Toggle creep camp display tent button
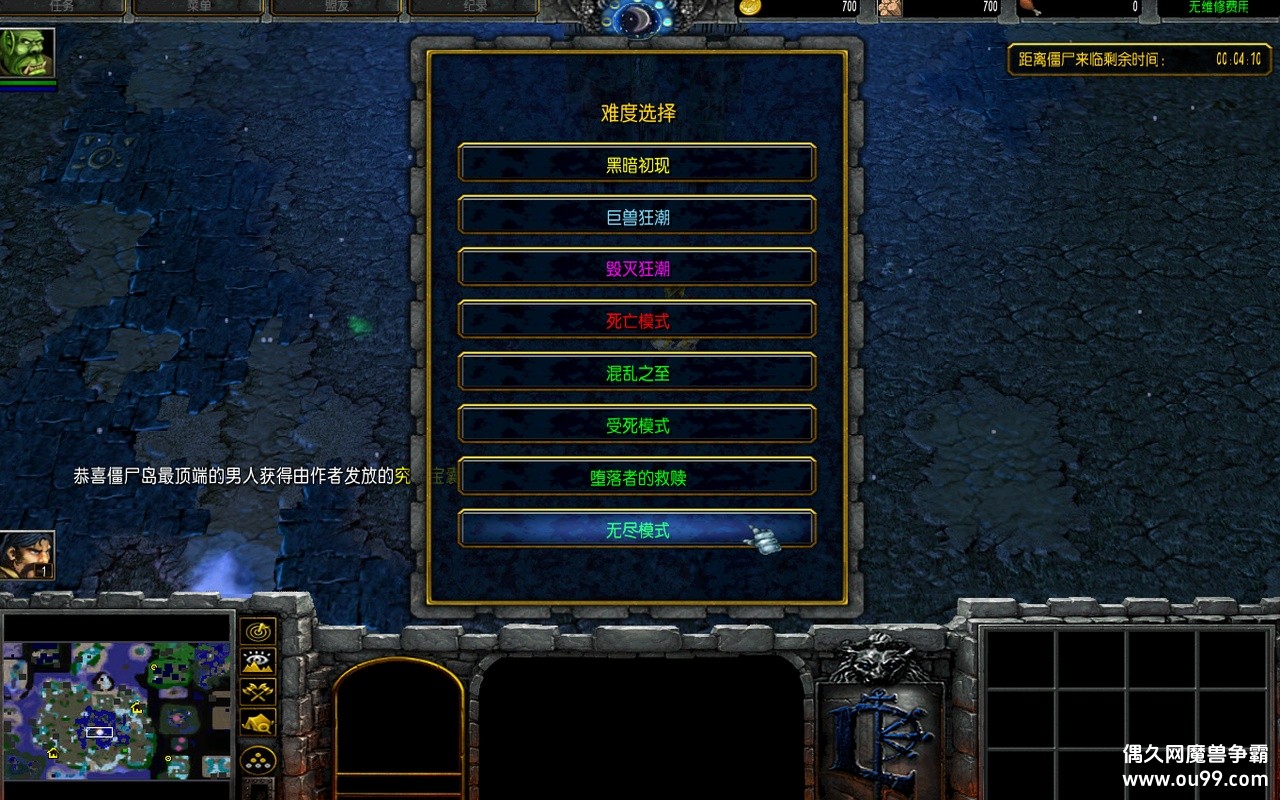Screen dimensions: 1280x800 point(258,721)
